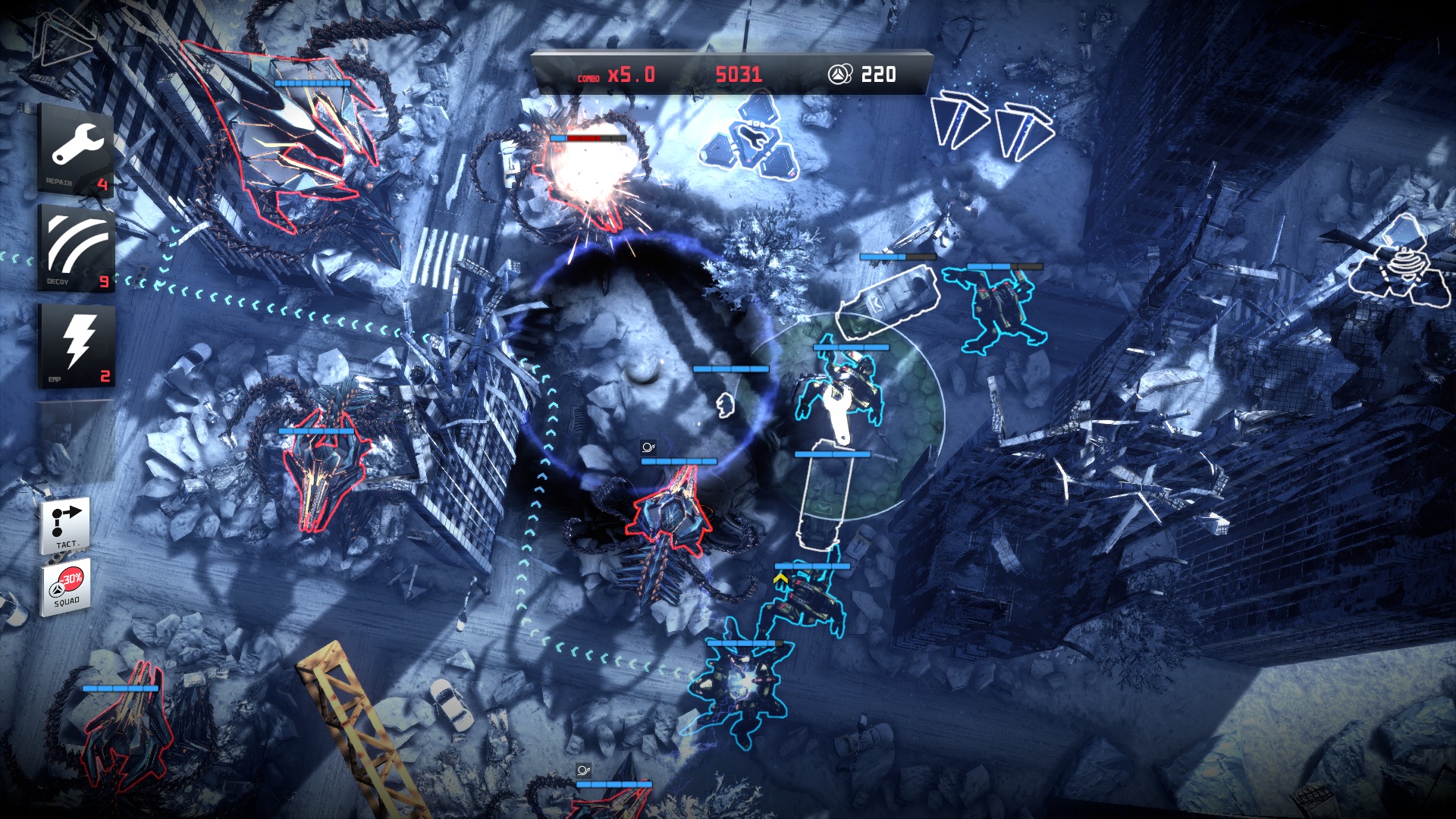Open the Tactical view button
This screenshot has height=819, width=1456.
(66, 525)
